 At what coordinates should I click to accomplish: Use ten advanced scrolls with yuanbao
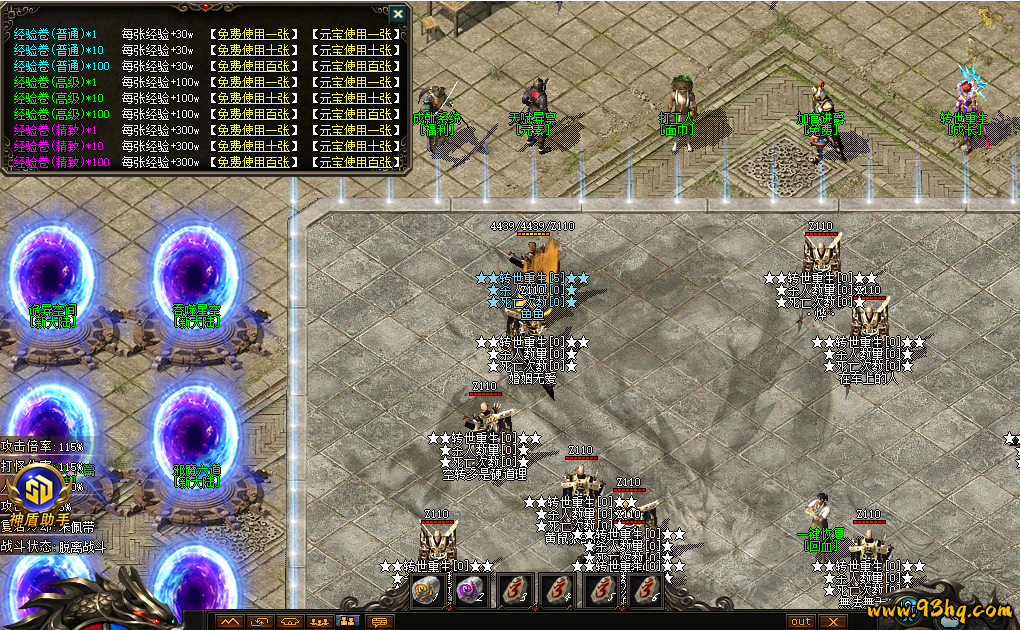pos(354,98)
